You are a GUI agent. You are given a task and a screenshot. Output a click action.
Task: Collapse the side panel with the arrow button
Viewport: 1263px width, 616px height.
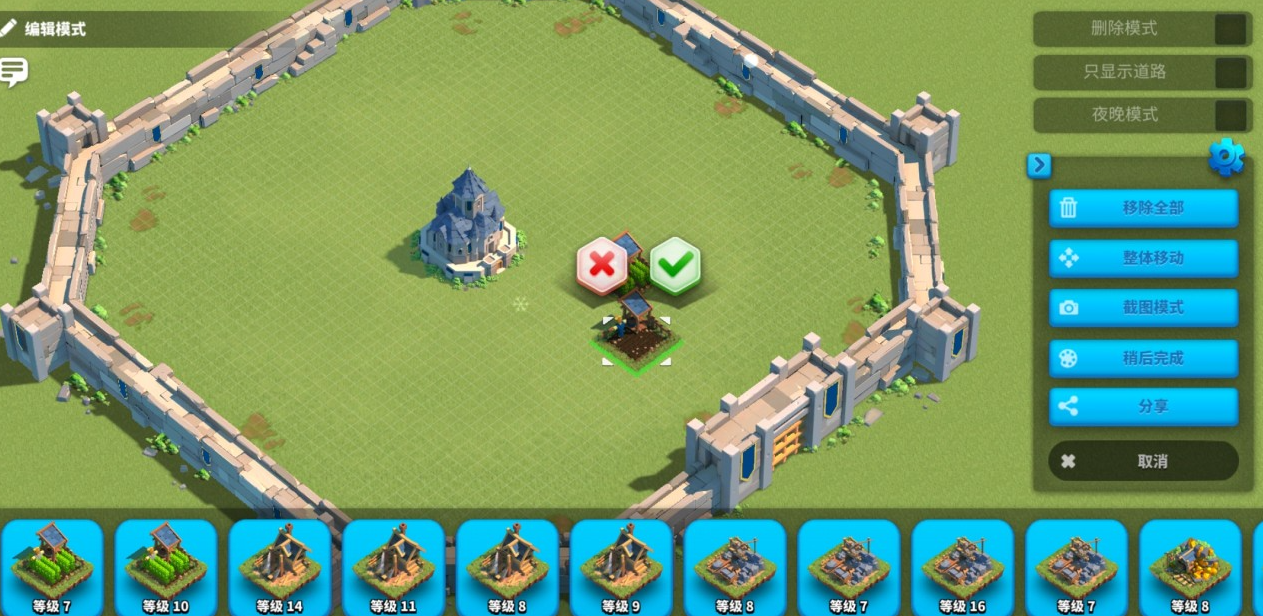(1039, 165)
